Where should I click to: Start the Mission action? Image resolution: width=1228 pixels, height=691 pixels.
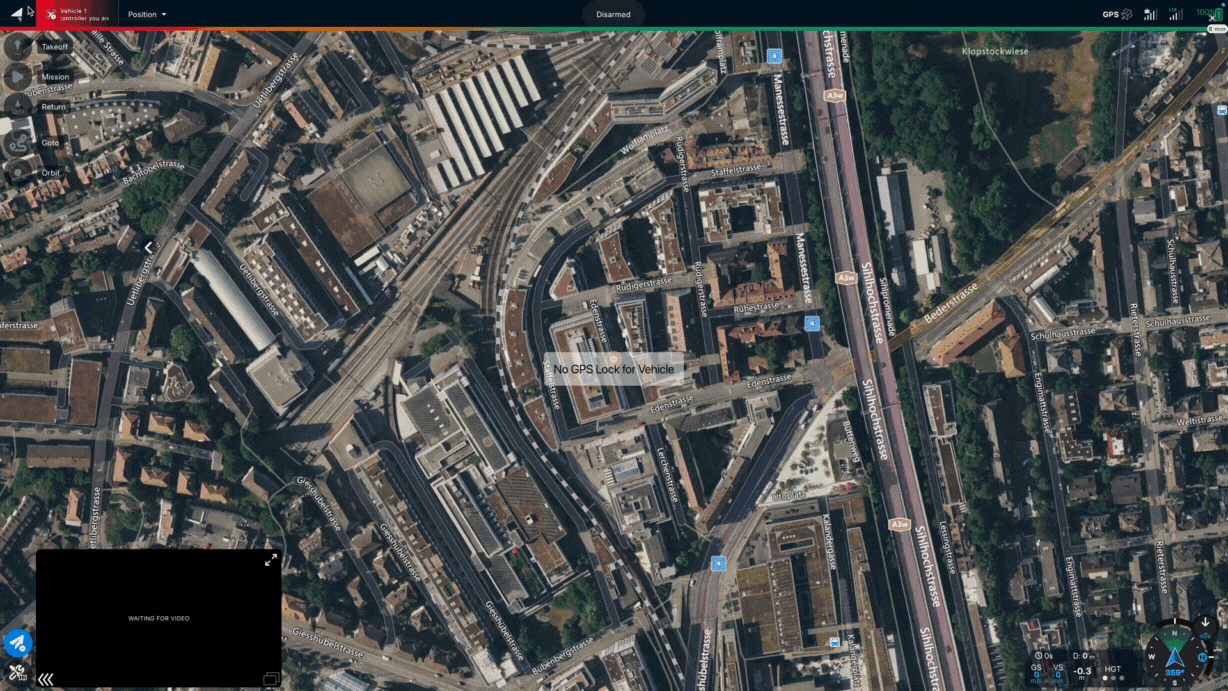[19, 76]
